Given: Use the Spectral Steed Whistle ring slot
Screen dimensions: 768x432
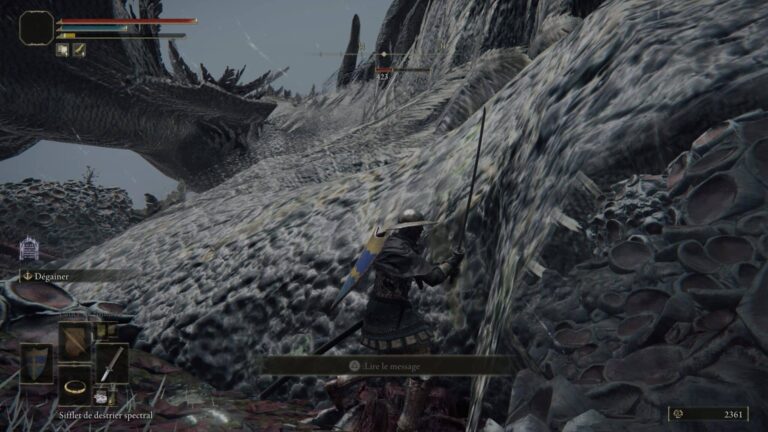Looking at the screenshot, I should 74,384.
